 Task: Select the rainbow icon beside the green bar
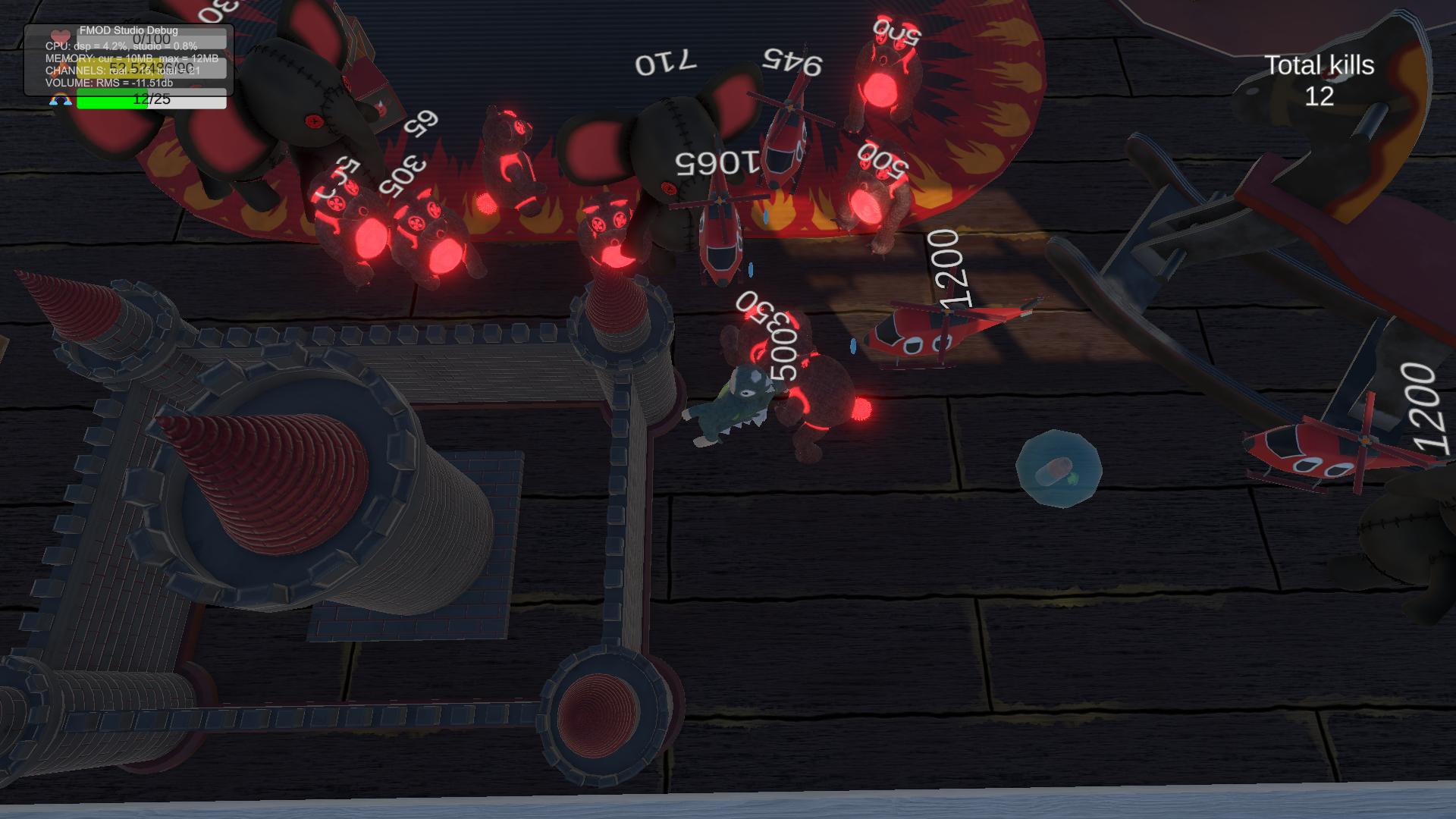click(61, 99)
